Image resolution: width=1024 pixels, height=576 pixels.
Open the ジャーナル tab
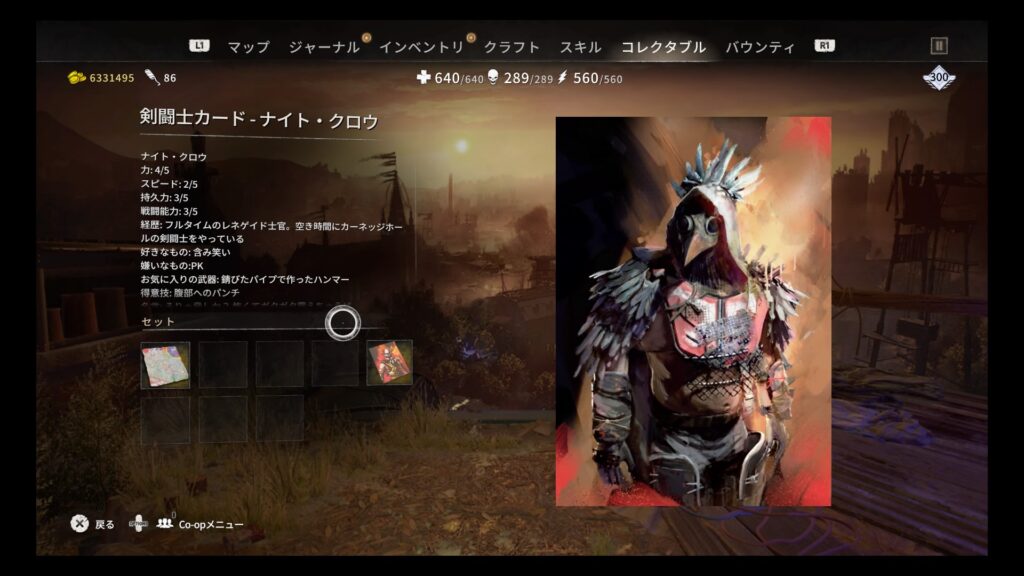[x=323, y=47]
